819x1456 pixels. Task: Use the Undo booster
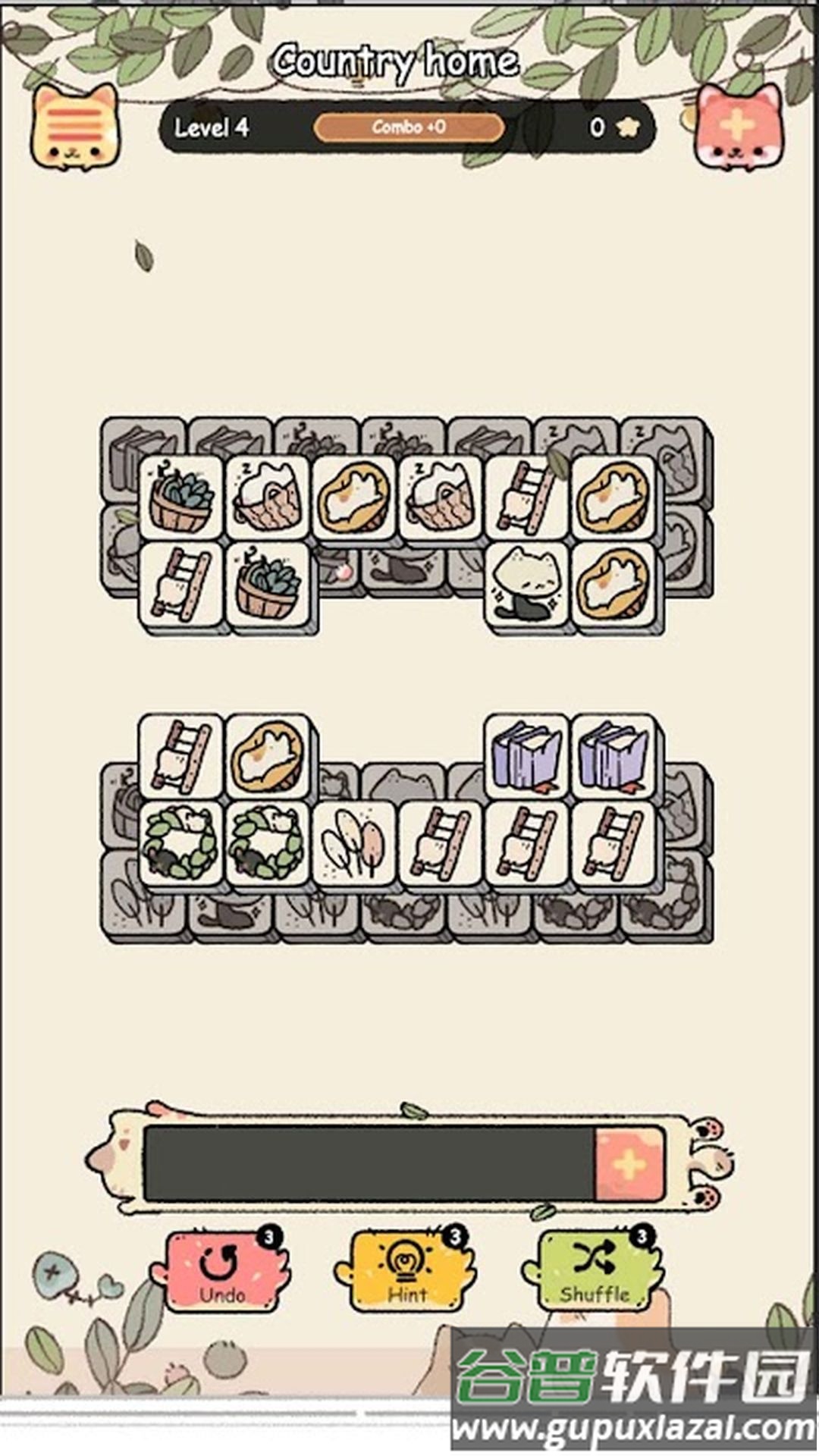point(221,1272)
